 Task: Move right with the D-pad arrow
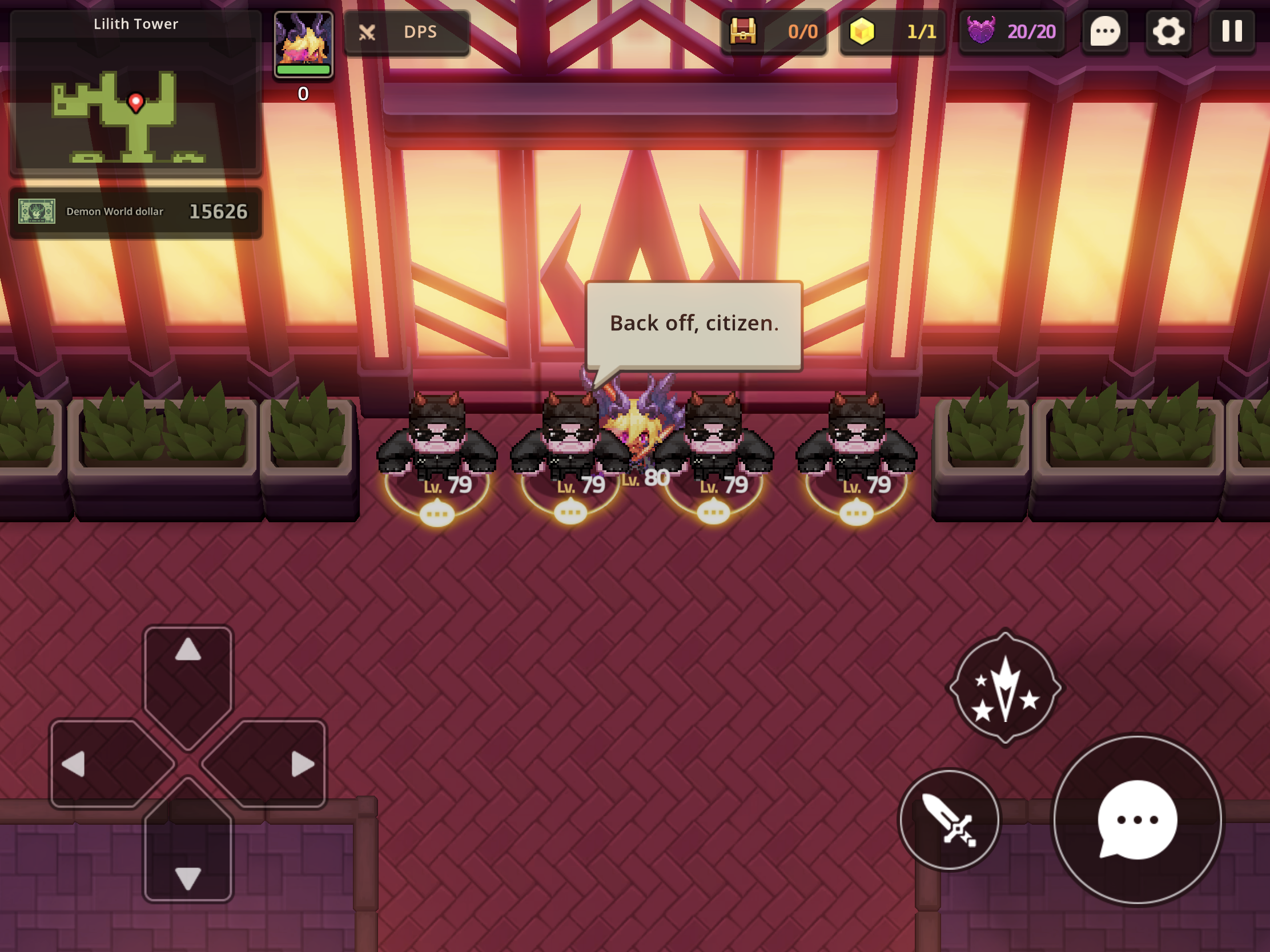(290, 764)
